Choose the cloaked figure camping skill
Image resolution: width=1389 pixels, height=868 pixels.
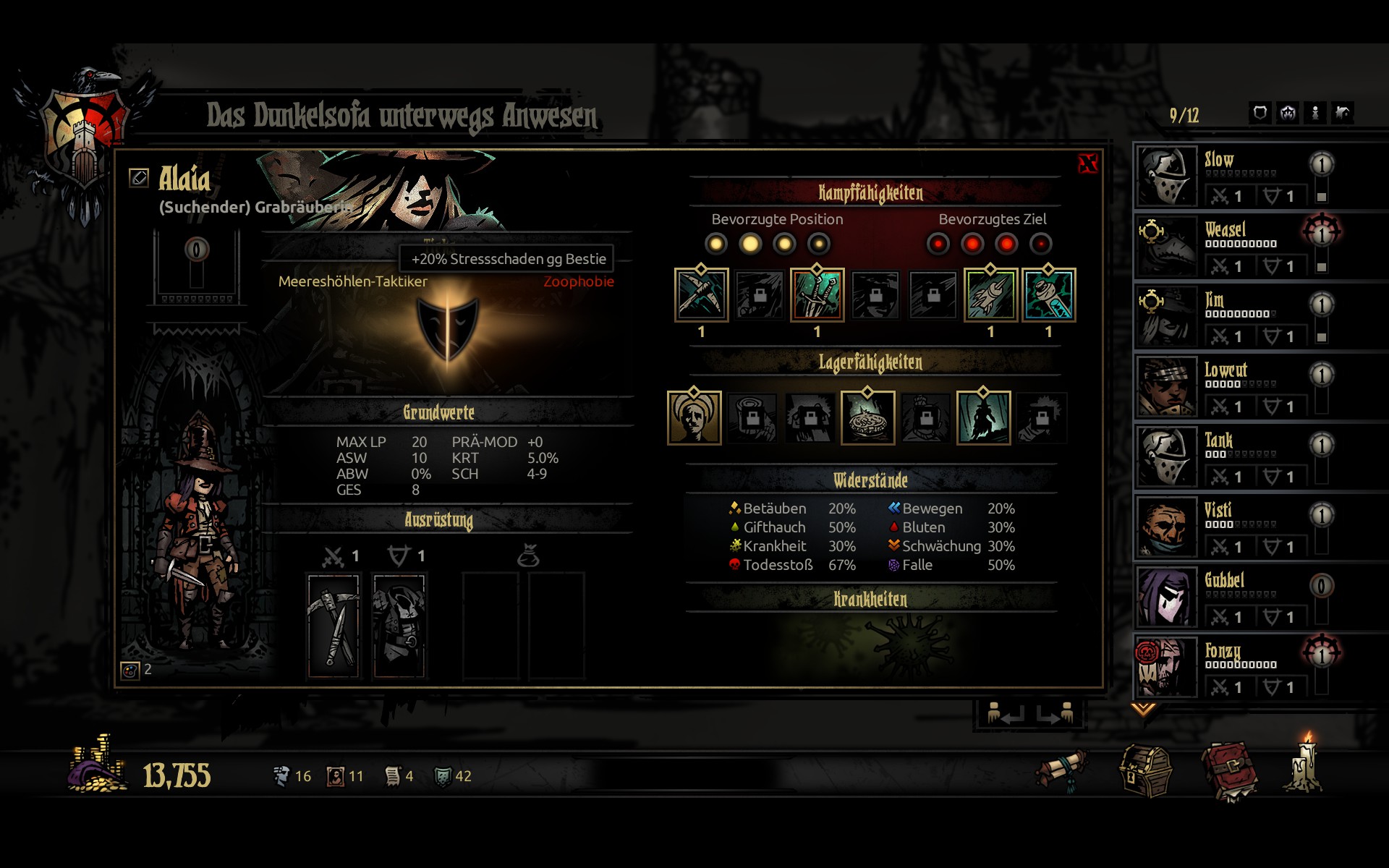983,418
